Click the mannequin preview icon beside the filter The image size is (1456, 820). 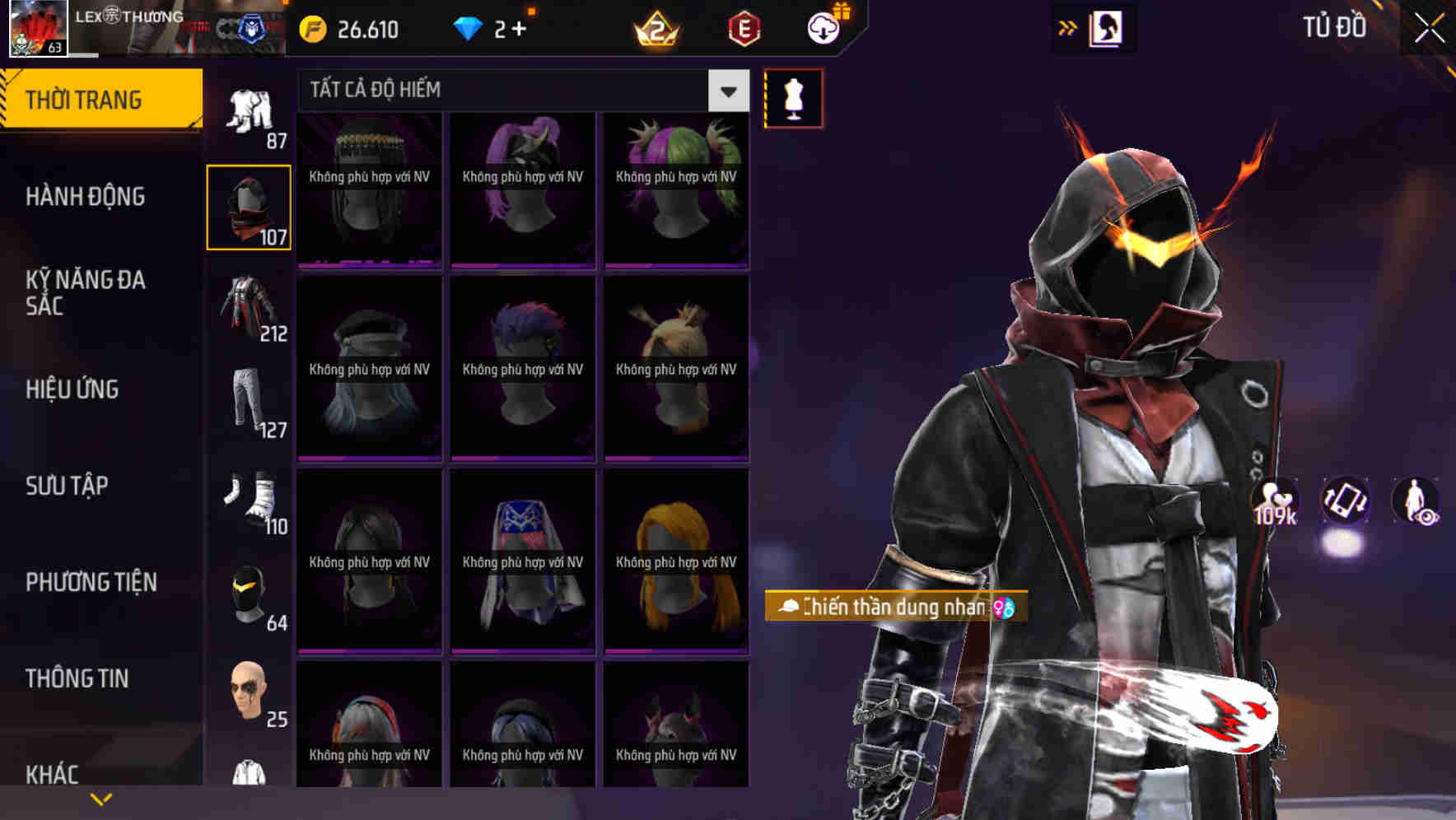pos(793,97)
